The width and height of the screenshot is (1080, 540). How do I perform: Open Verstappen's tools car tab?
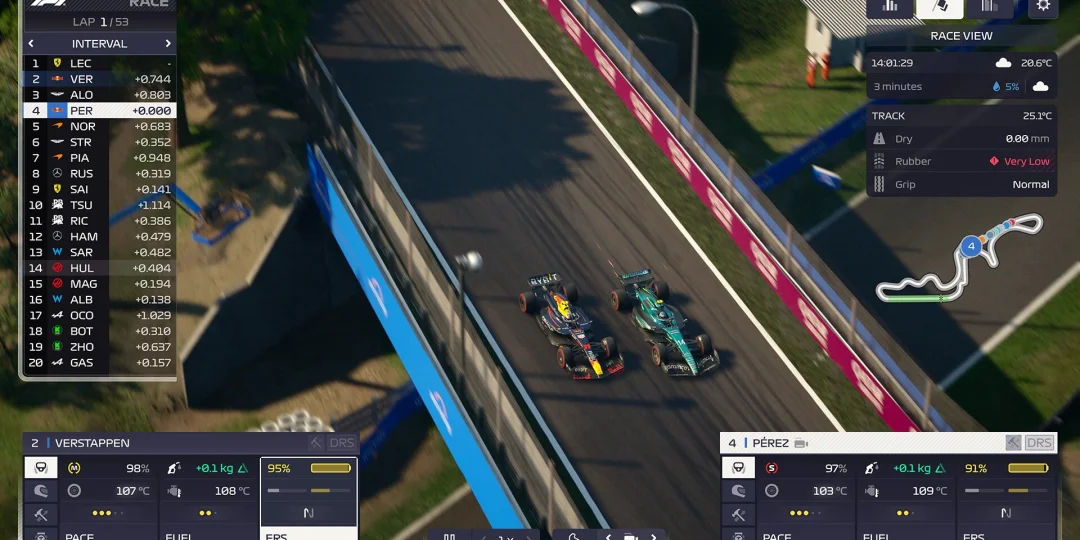(41, 514)
